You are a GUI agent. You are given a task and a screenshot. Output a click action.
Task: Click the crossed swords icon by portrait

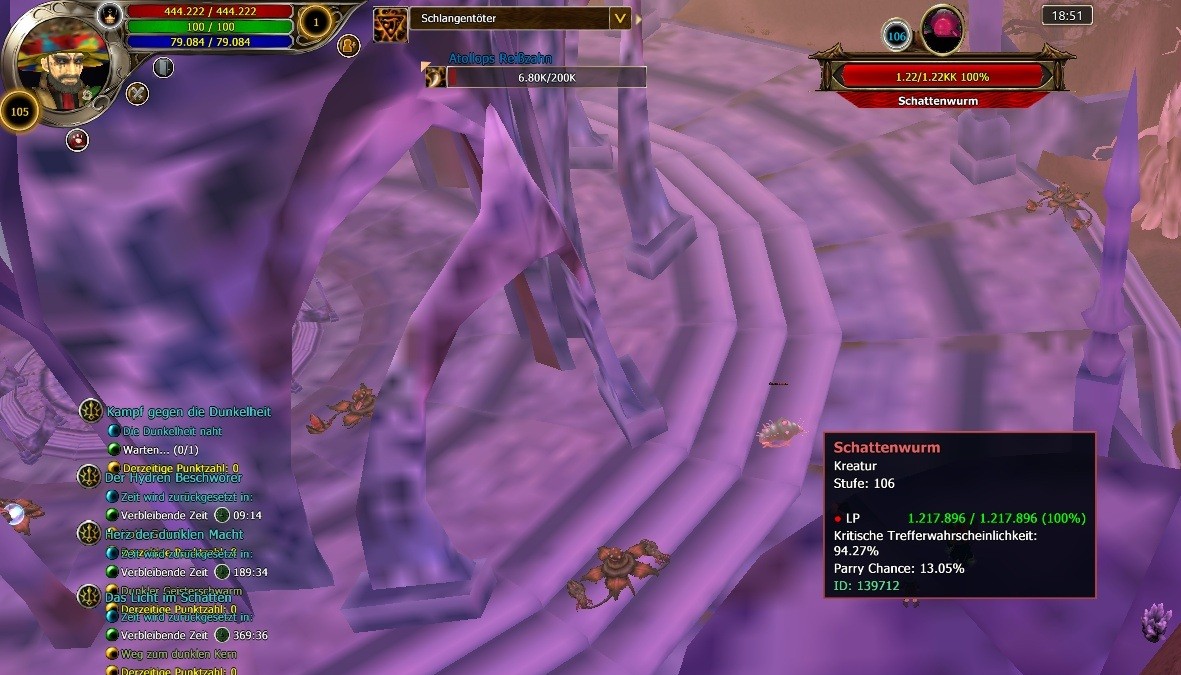[x=137, y=94]
